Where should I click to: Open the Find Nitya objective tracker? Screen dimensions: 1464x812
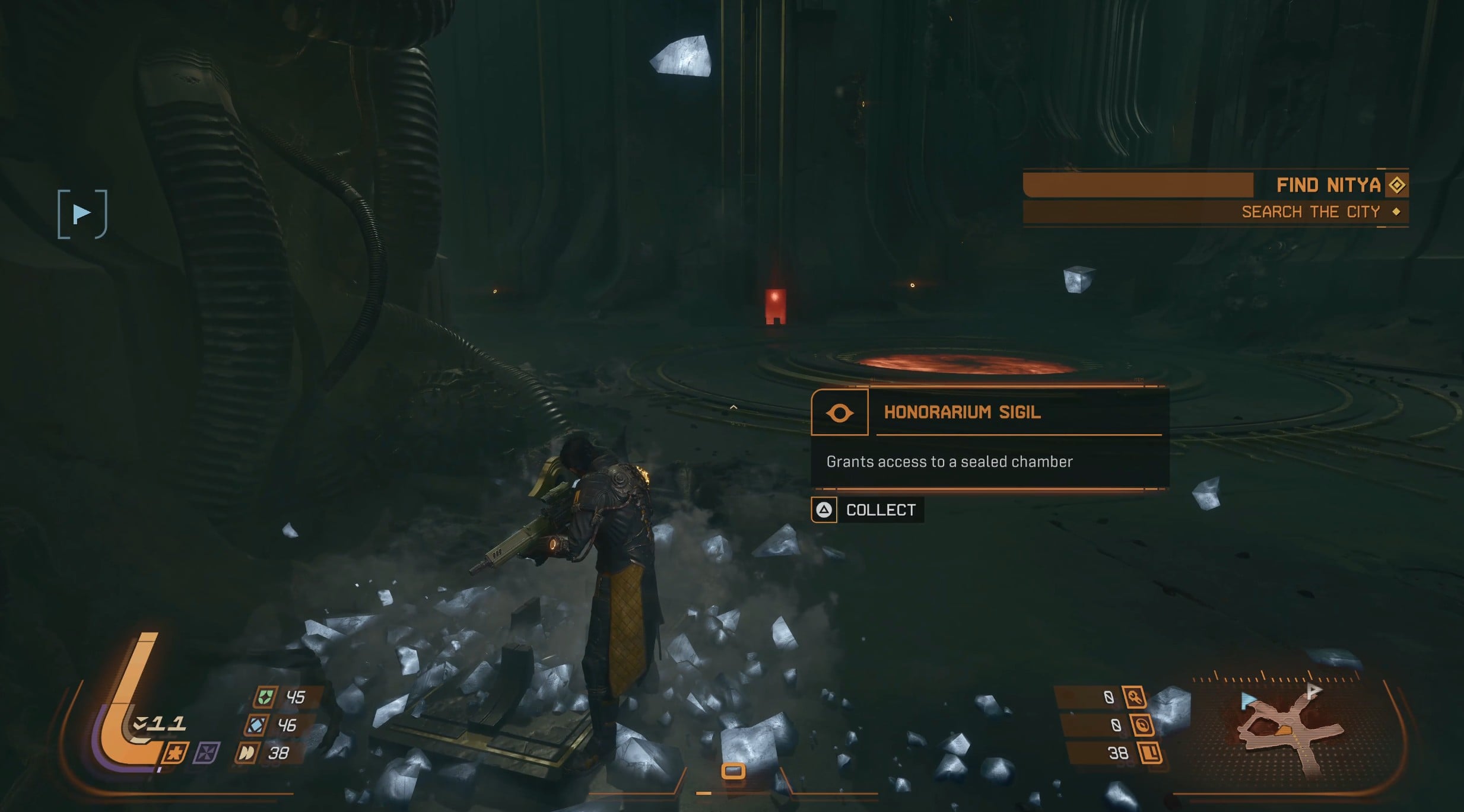1328,185
